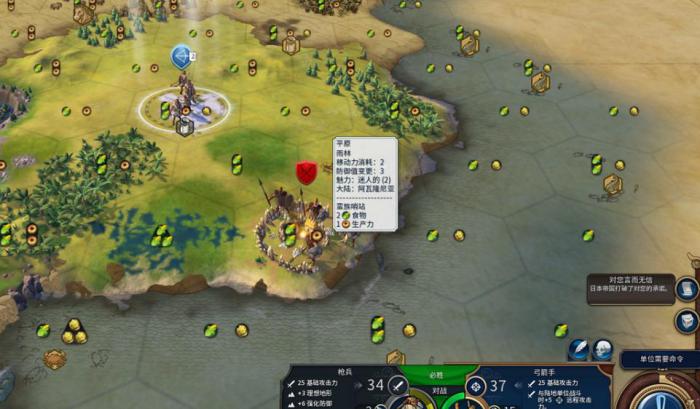
Task: Click the "单位需要命令" unit needs orders button
Action: pyautogui.click(x=659, y=358)
